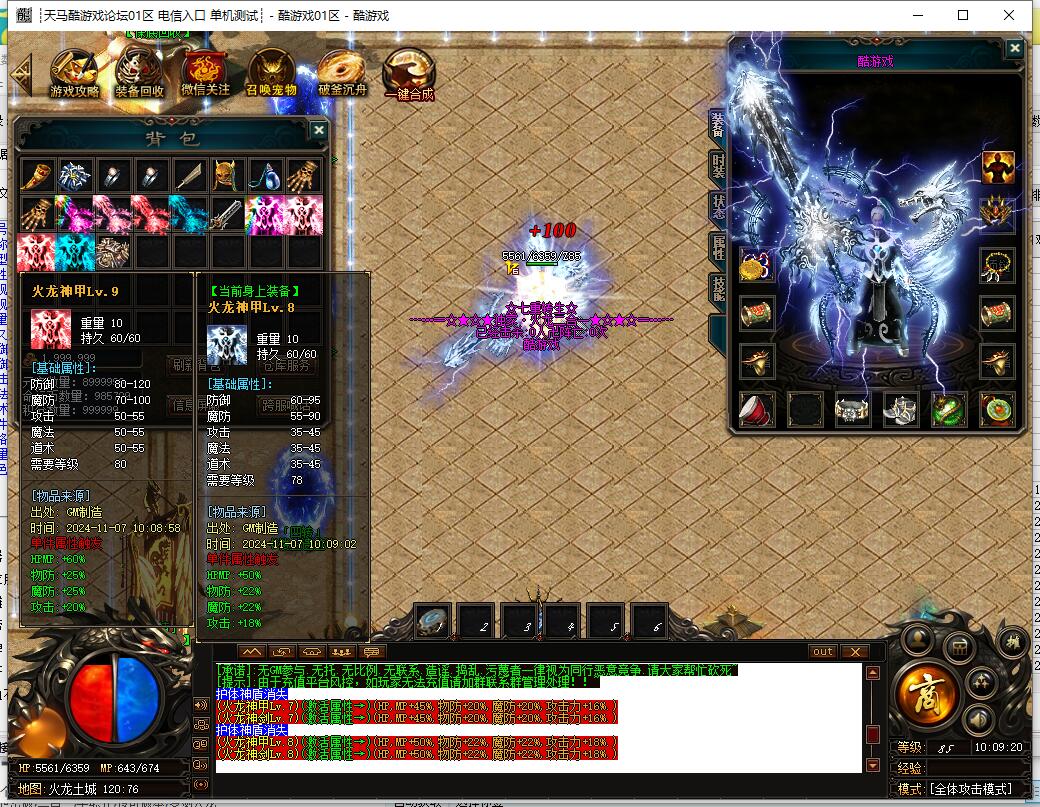Close the 背包 backpack window

point(319,130)
